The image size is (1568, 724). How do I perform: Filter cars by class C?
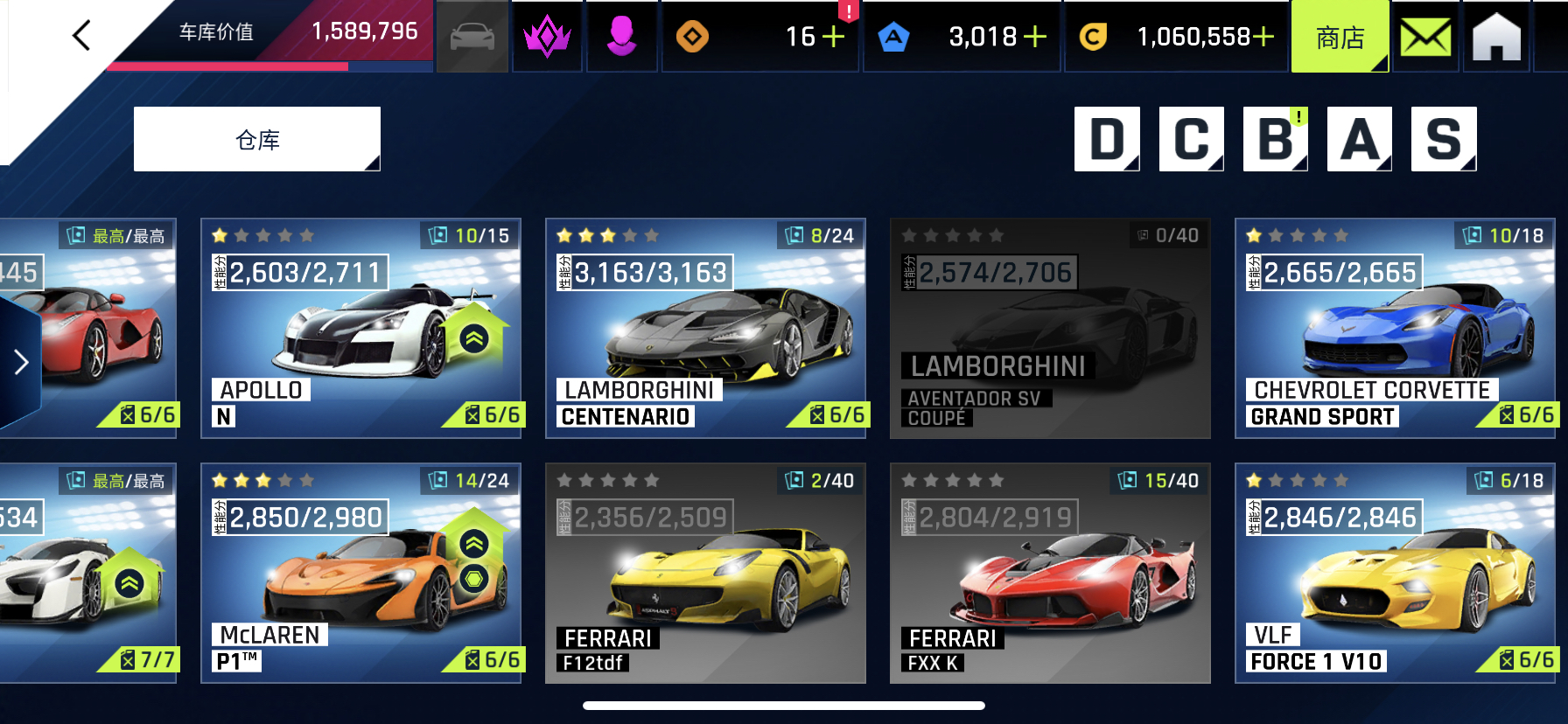(x=1191, y=139)
